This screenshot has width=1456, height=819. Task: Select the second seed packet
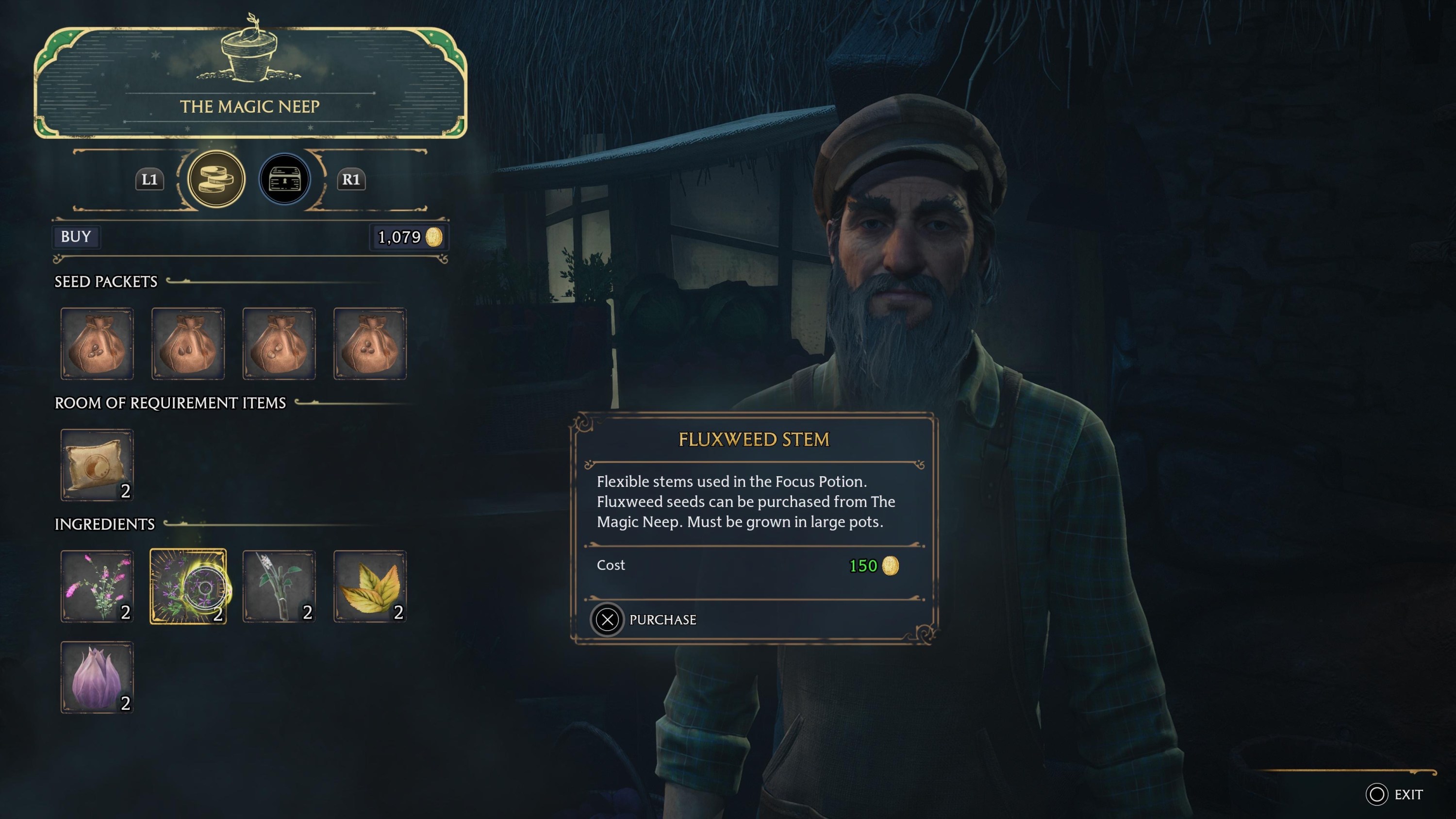188,344
